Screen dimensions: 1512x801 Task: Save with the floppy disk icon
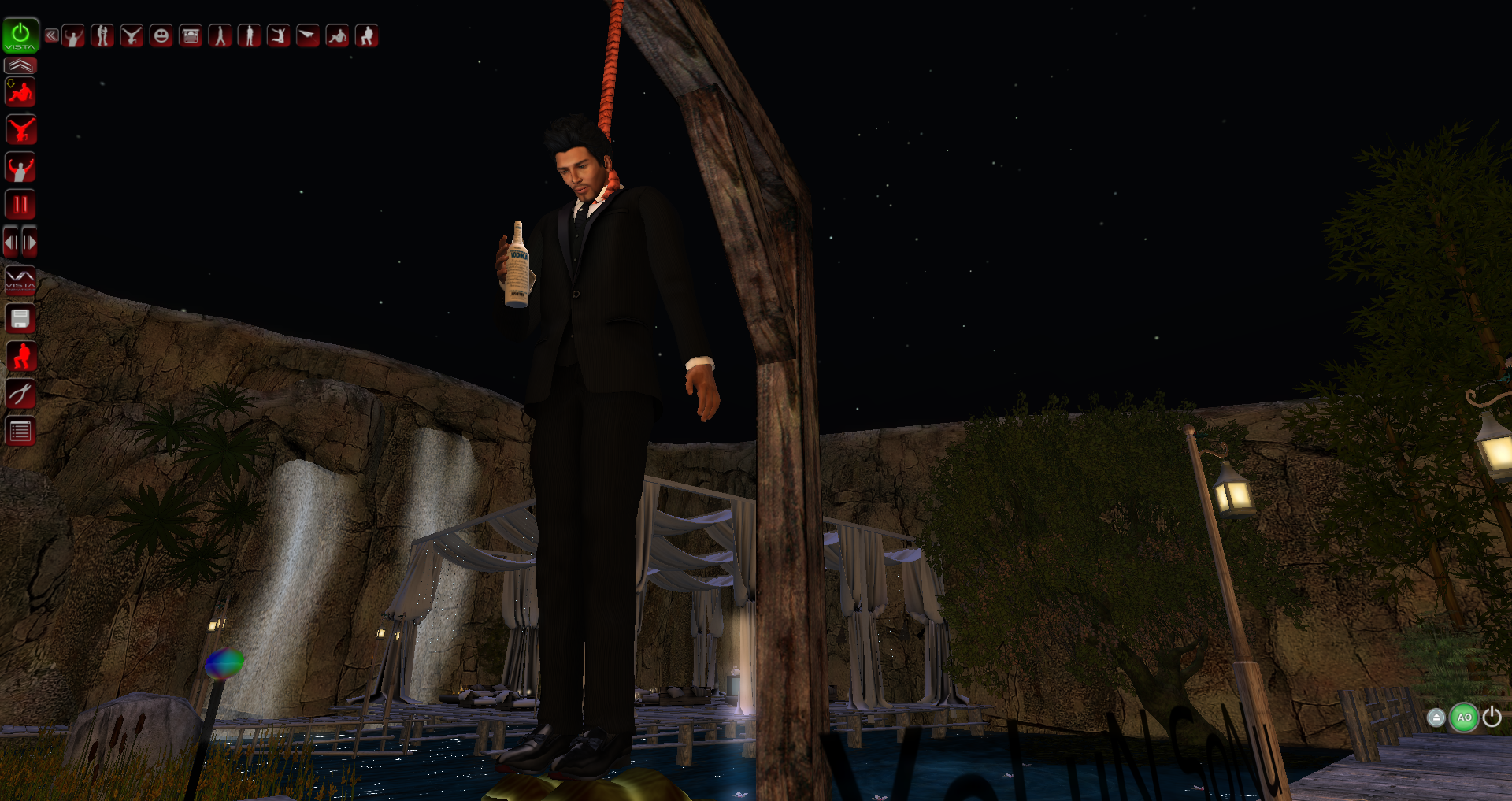coord(20,318)
